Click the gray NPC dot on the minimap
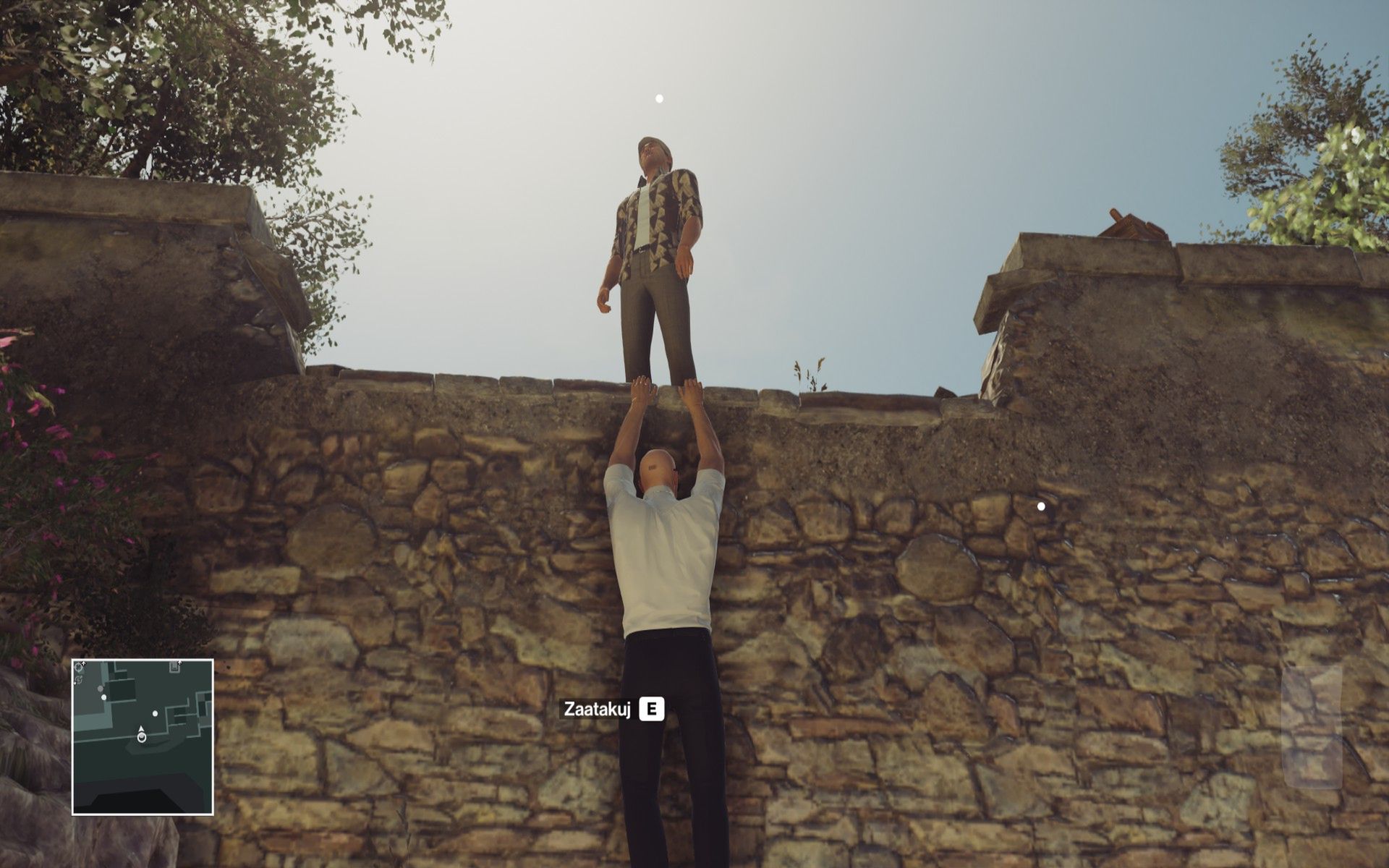This screenshot has width=1389, height=868. click(x=101, y=689)
